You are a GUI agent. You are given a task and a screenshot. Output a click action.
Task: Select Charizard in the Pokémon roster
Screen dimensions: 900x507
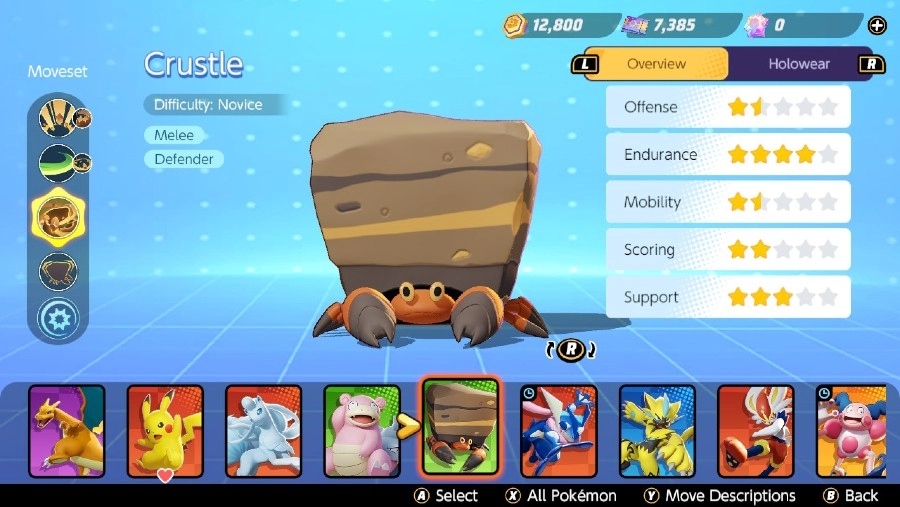(x=66, y=430)
